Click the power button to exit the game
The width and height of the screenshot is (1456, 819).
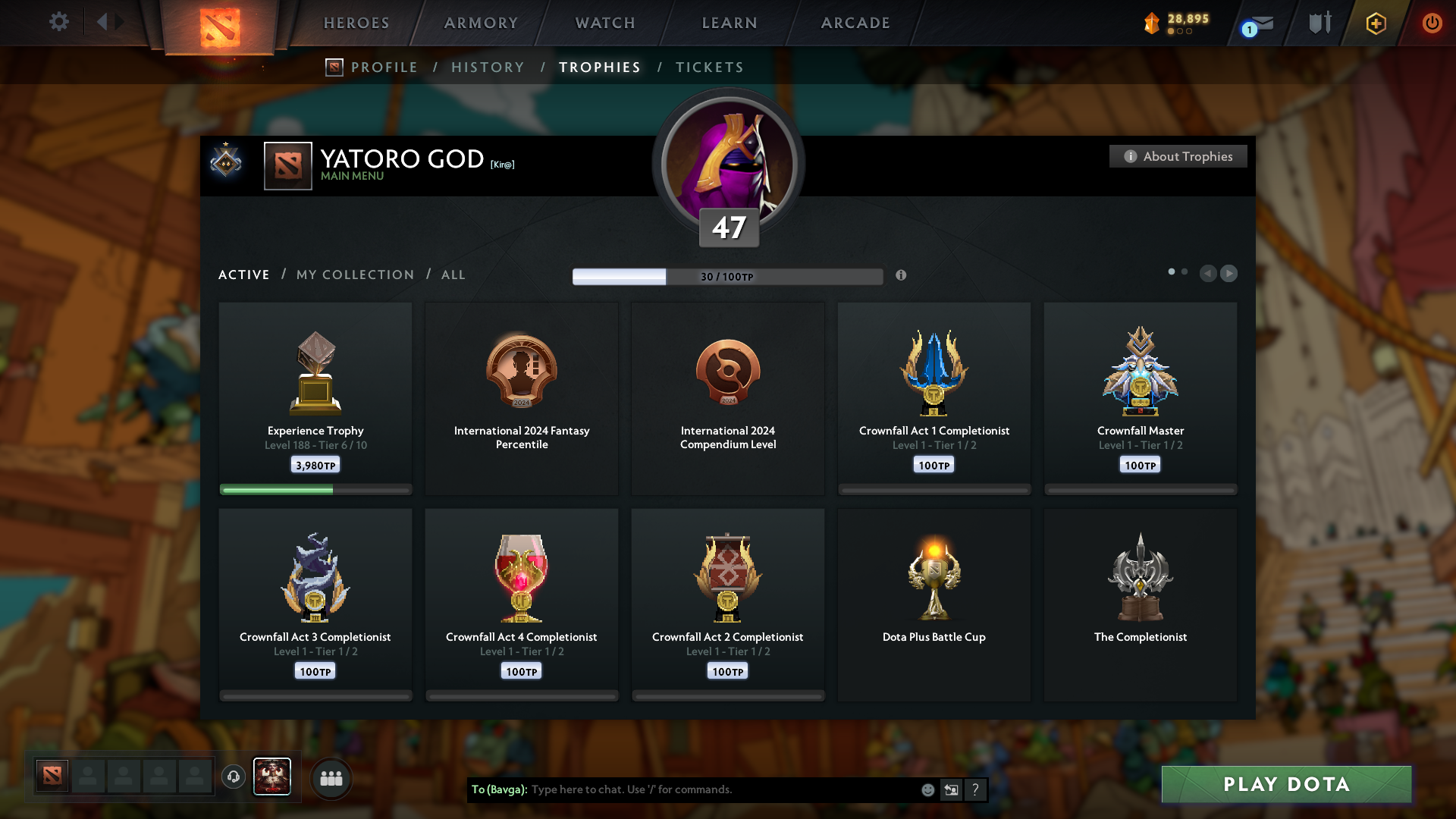[x=1432, y=23]
